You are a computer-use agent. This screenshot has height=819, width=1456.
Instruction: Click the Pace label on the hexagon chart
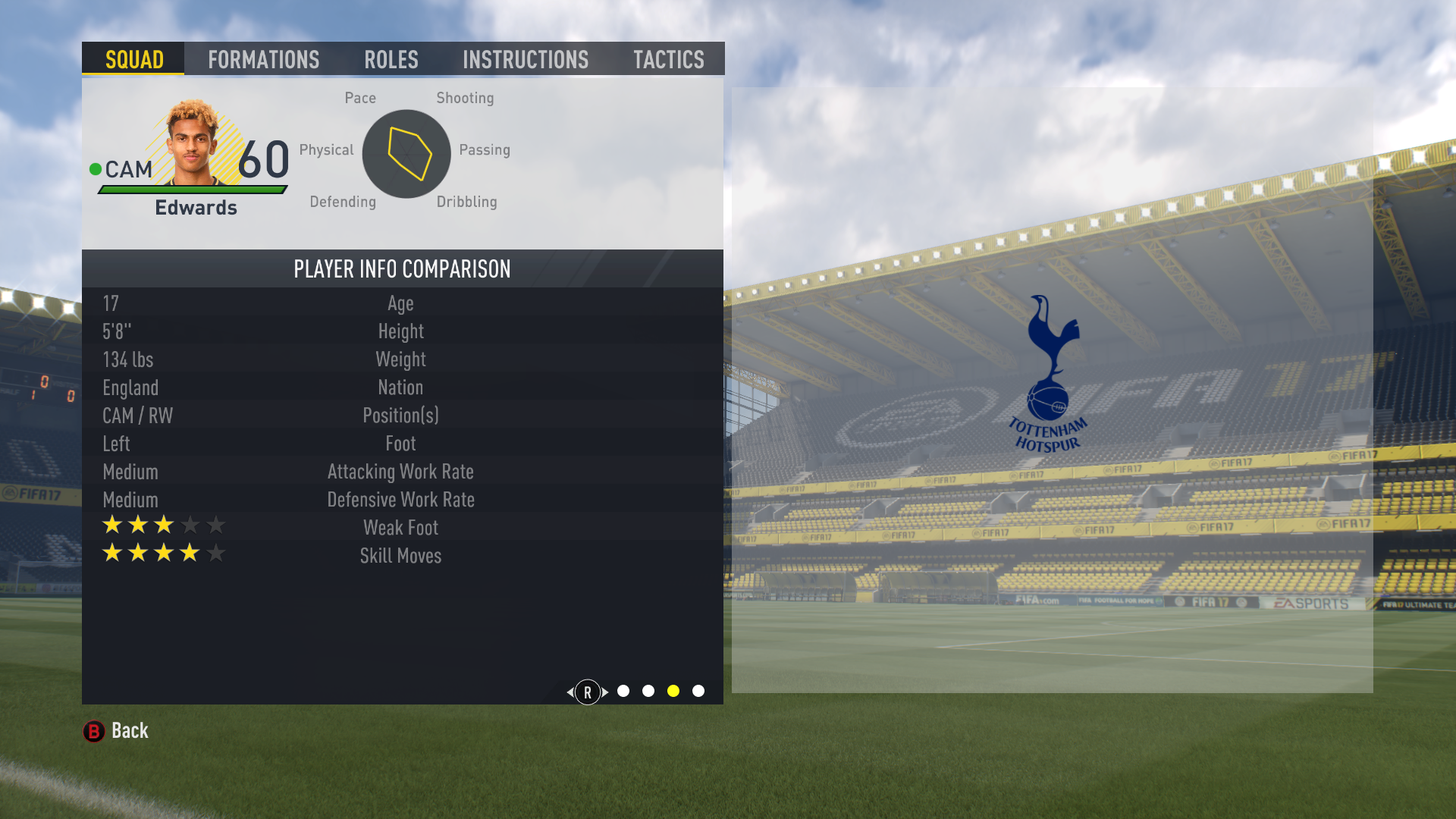(x=359, y=97)
